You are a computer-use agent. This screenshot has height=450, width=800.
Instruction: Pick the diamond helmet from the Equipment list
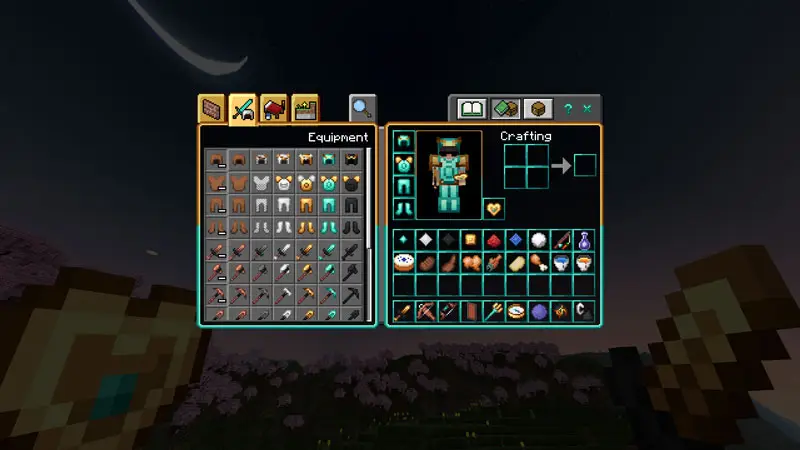pos(329,159)
